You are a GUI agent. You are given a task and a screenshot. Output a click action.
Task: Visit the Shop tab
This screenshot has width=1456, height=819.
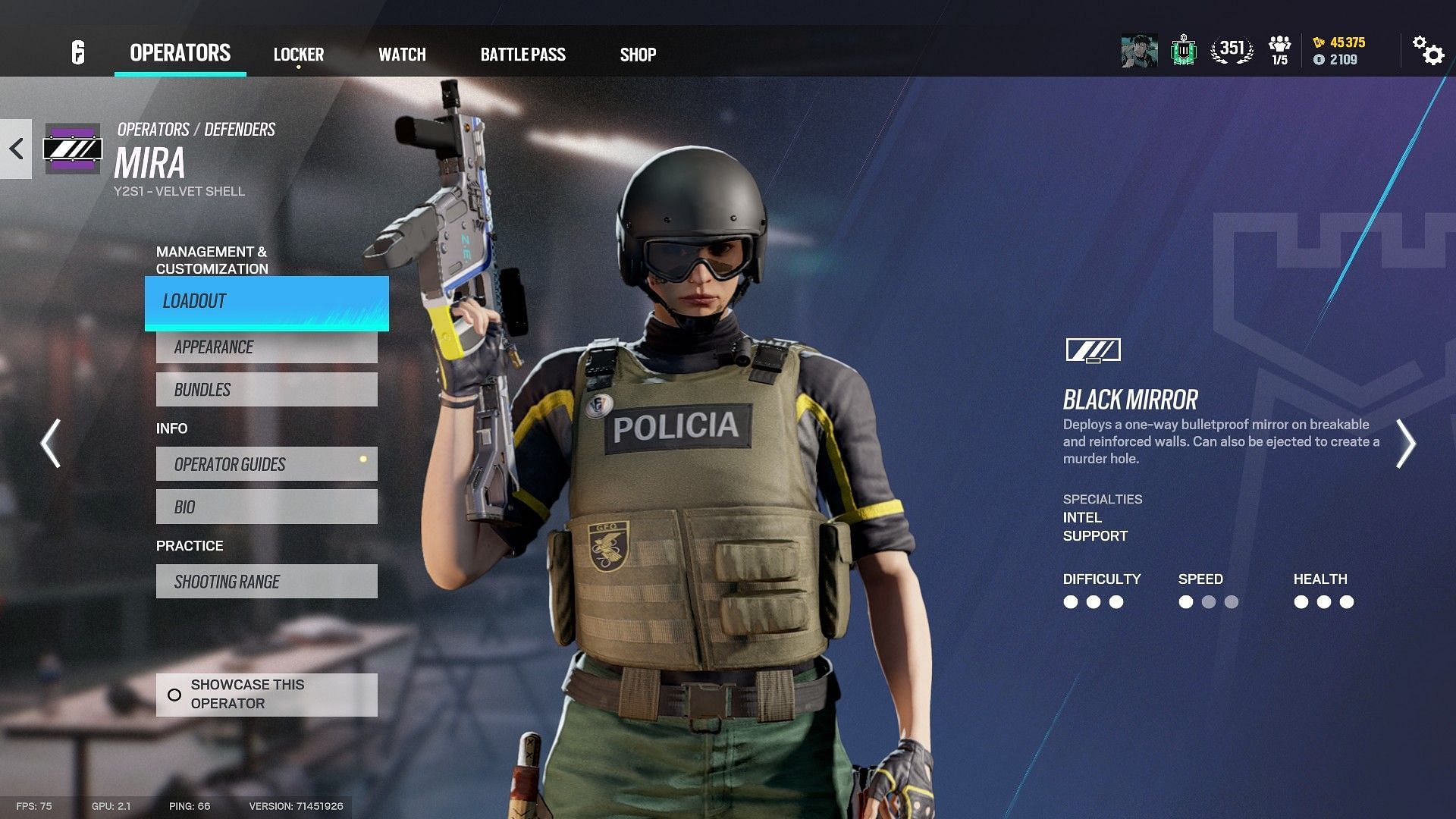[638, 55]
